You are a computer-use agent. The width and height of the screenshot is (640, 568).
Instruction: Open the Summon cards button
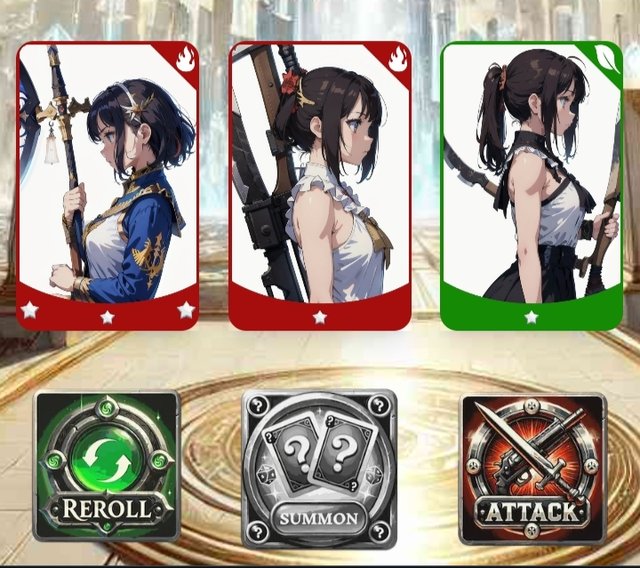[x=319, y=468]
